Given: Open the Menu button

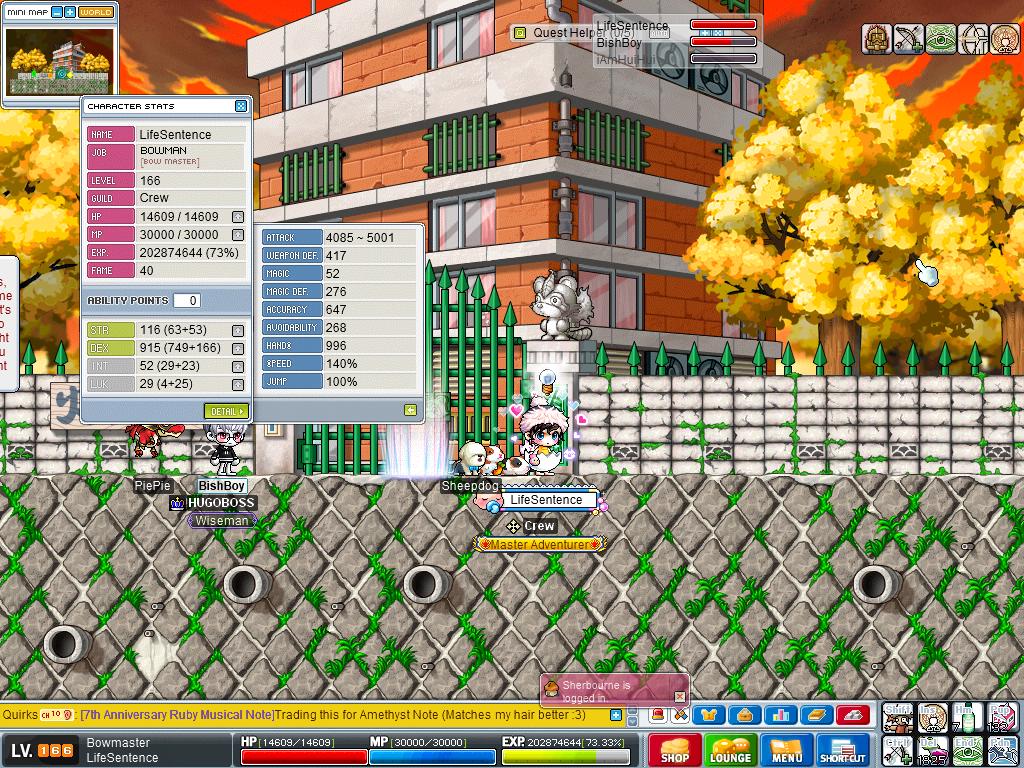Looking at the screenshot, I should coord(787,750).
